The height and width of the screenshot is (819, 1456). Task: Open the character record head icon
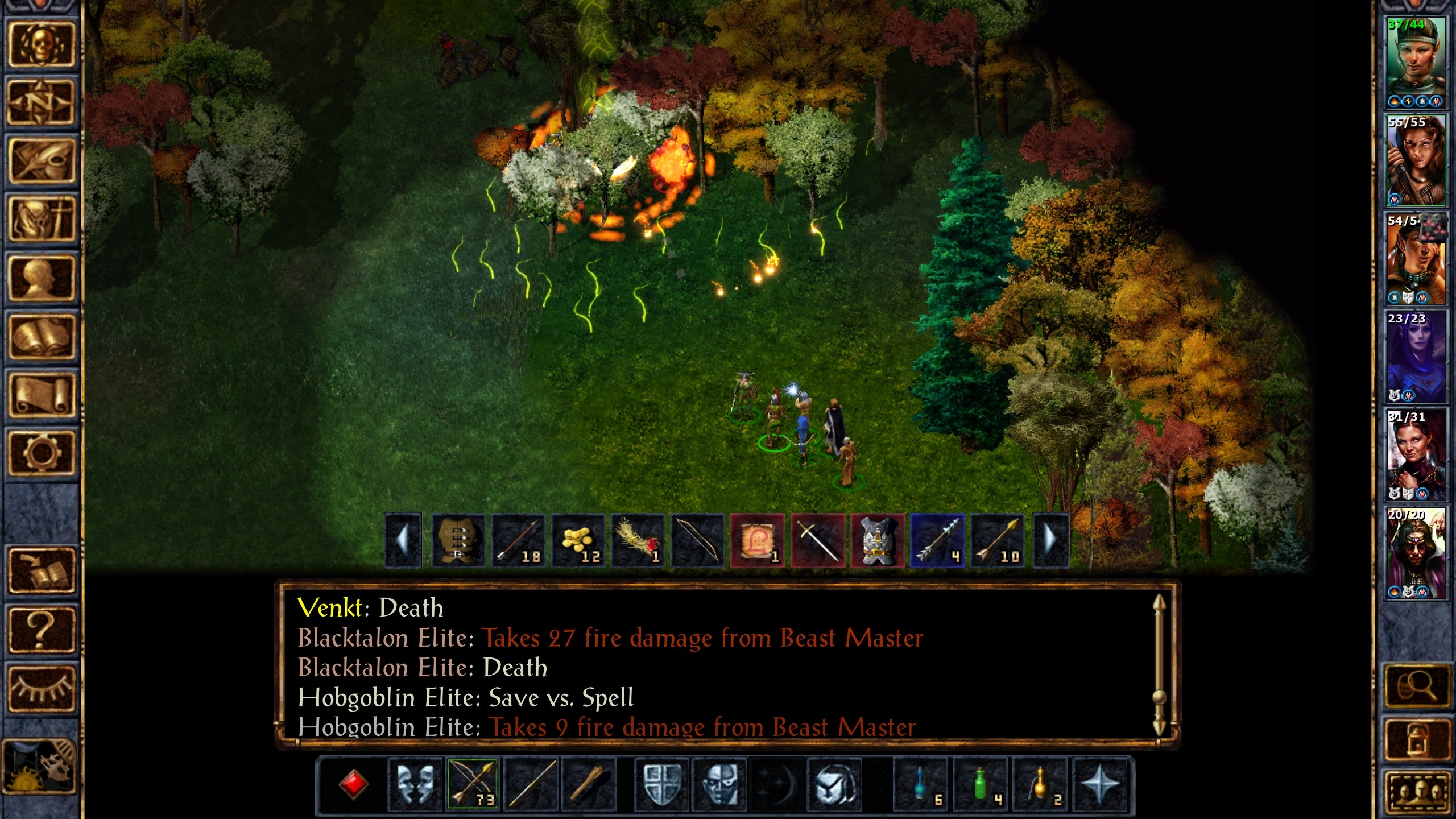click(41, 278)
